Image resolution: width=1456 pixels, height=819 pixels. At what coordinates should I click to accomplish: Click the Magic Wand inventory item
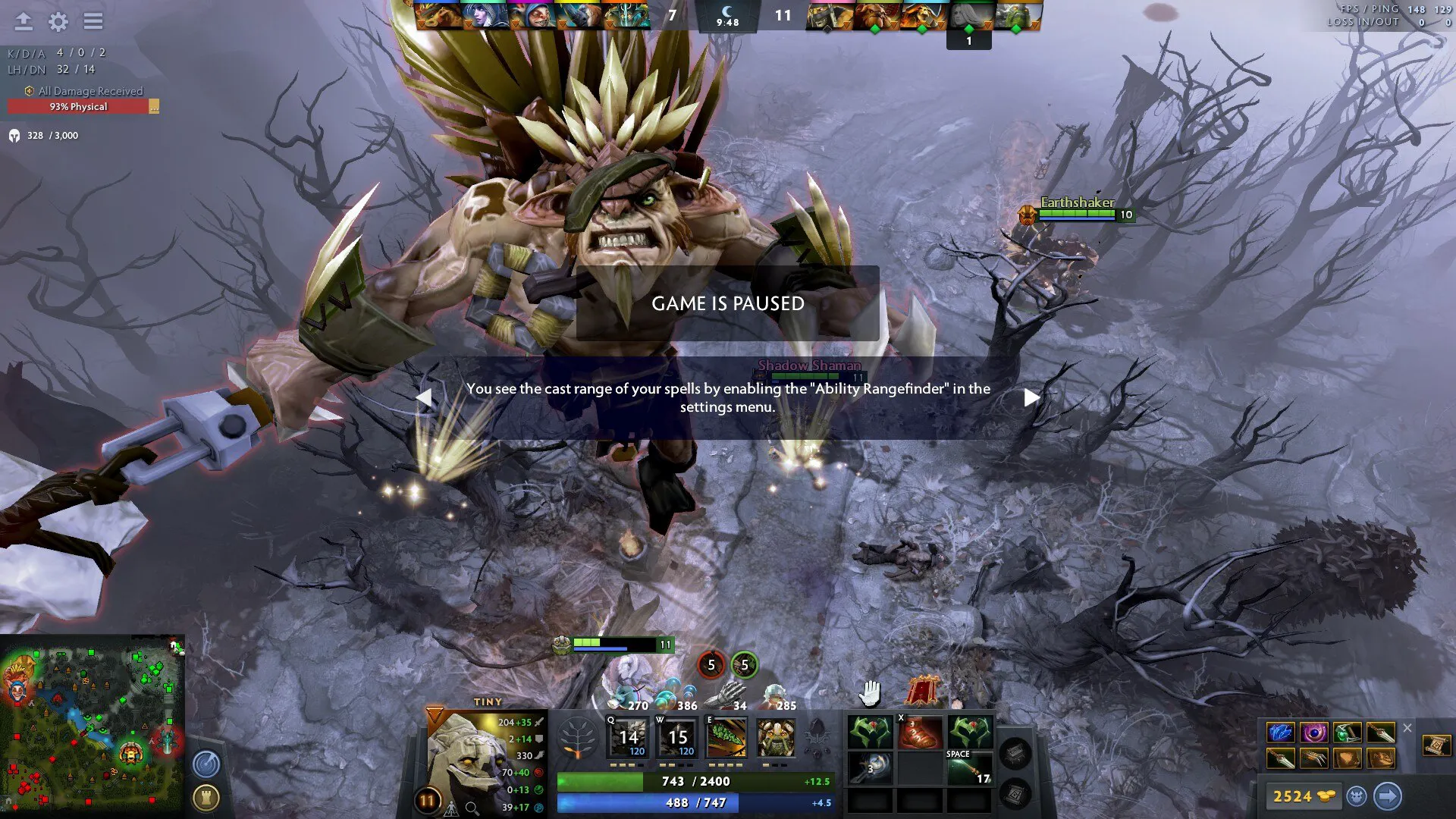[x=870, y=767]
